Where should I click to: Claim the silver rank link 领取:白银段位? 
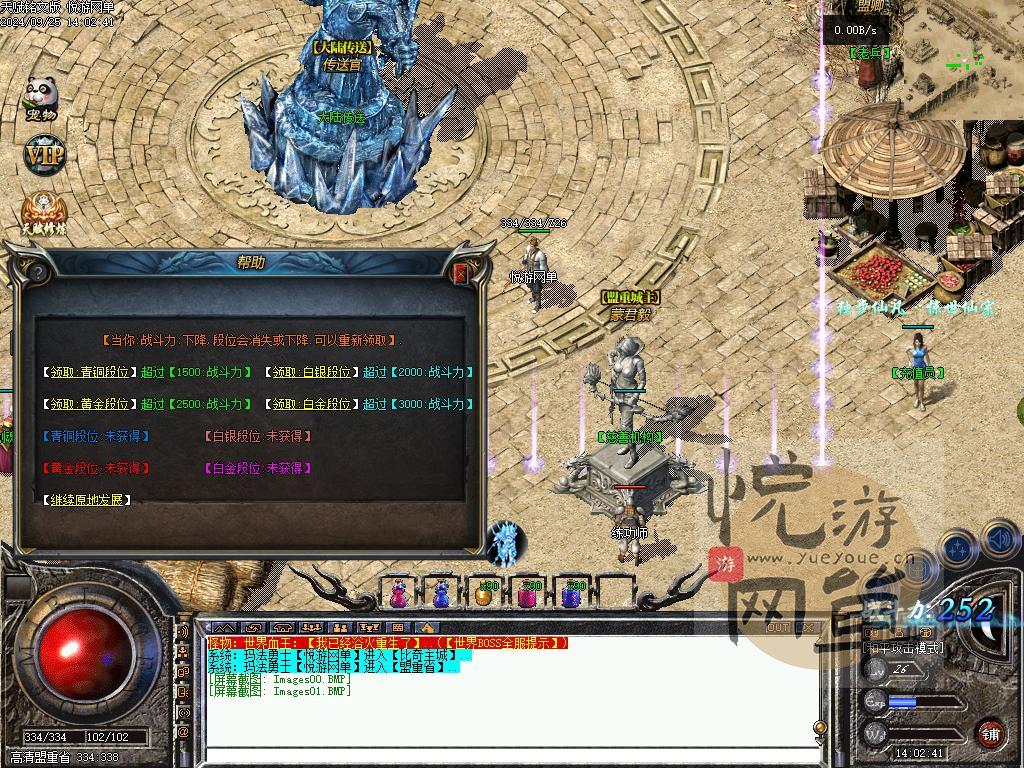tap(312, 372)
